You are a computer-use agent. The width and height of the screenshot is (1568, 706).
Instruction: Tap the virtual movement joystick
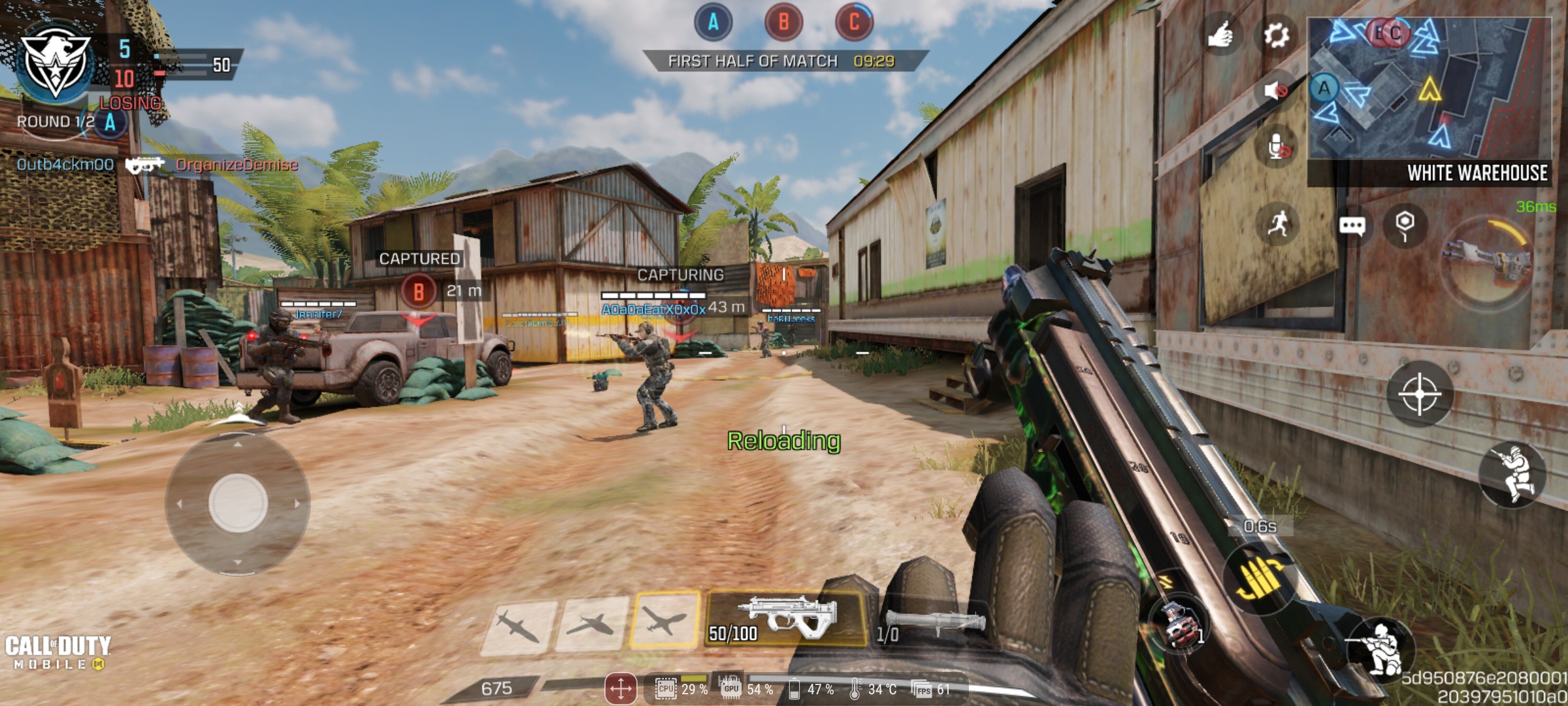(238, 503)
